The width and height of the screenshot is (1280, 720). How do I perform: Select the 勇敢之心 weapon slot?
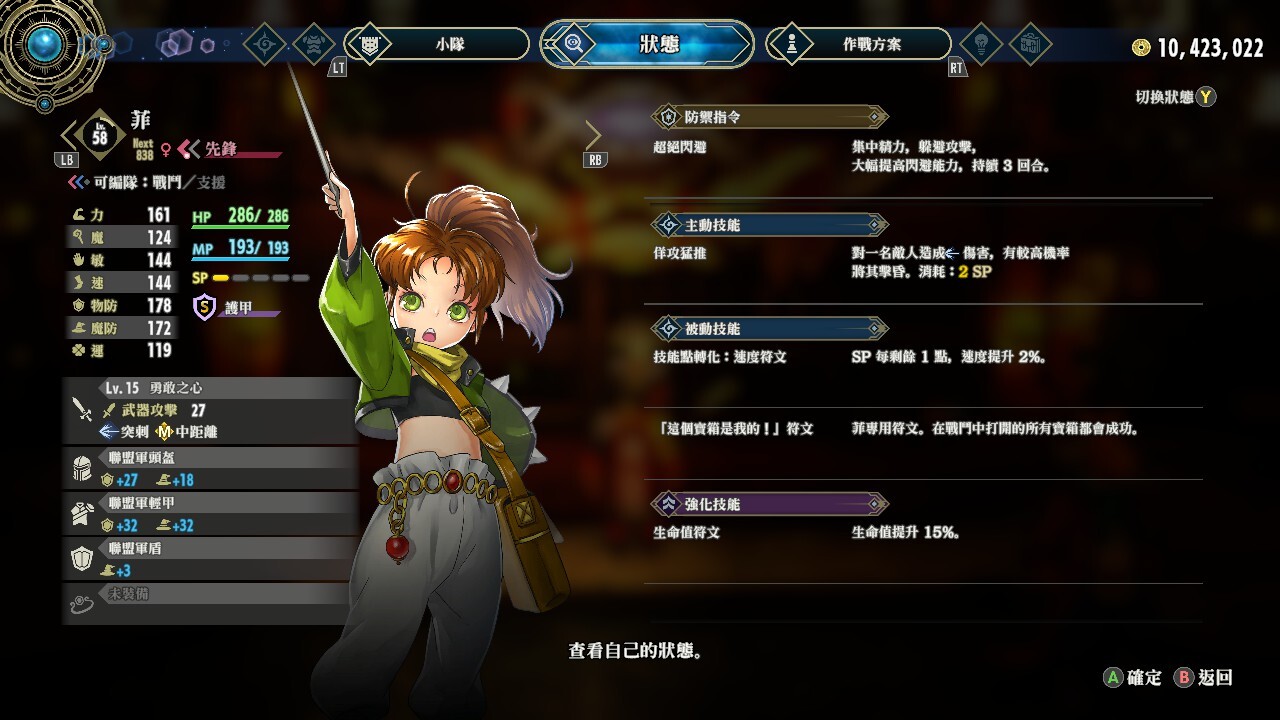point(210,409)
